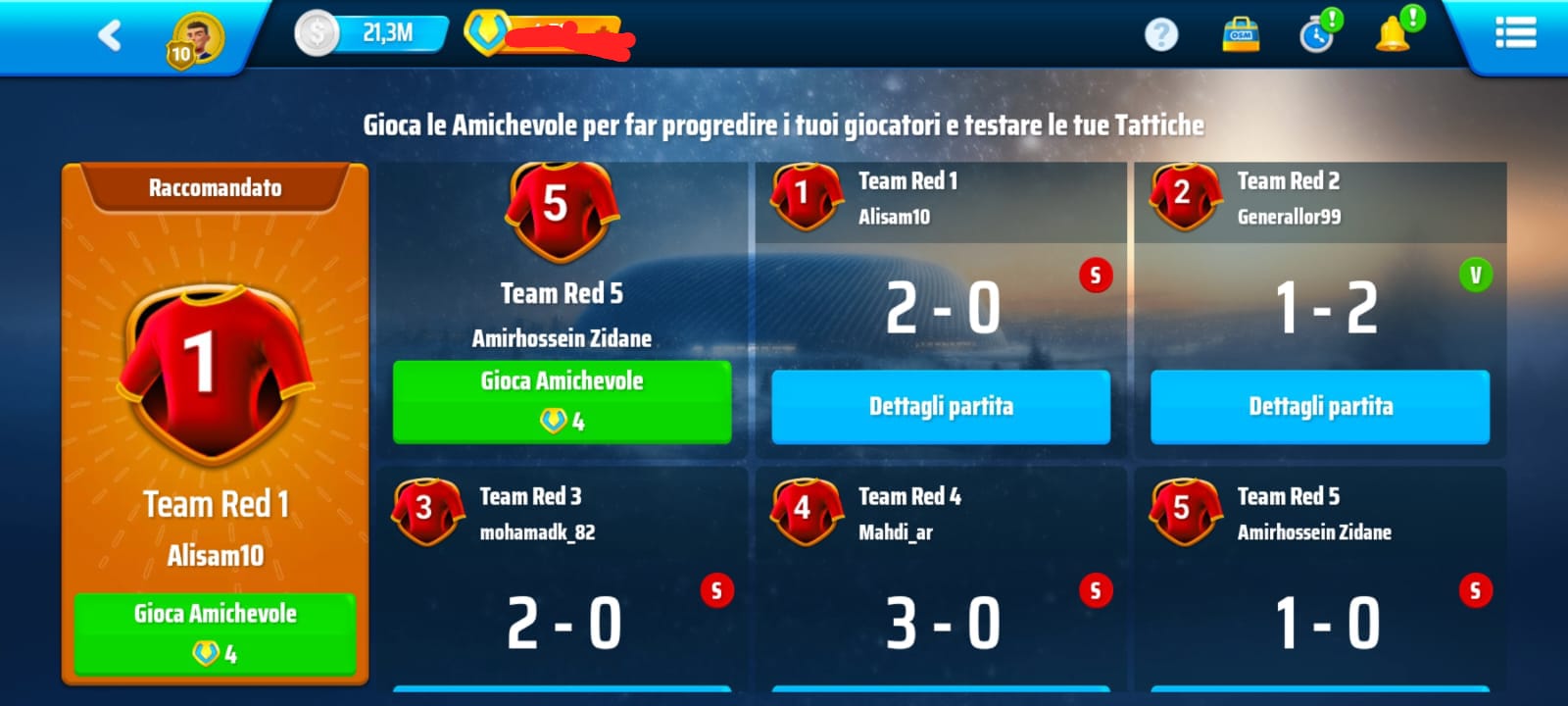This screenshot has width=1568, height=706.
Task: Play friendly against Team Red 5
Action: point(562,401)
